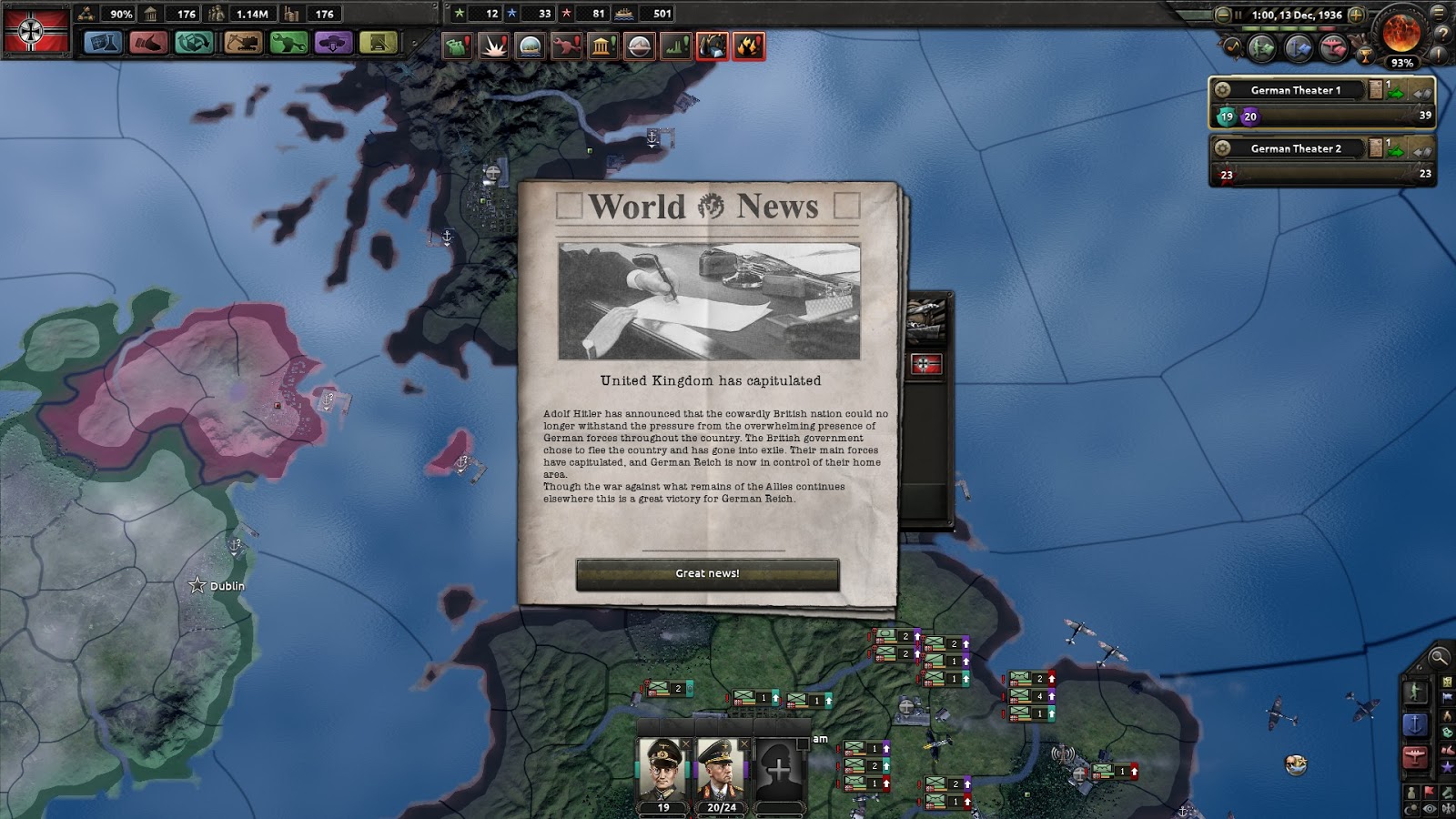
Task: Switch to the Logistics tab
Action: pyautogui.click(x=378, y=43)
